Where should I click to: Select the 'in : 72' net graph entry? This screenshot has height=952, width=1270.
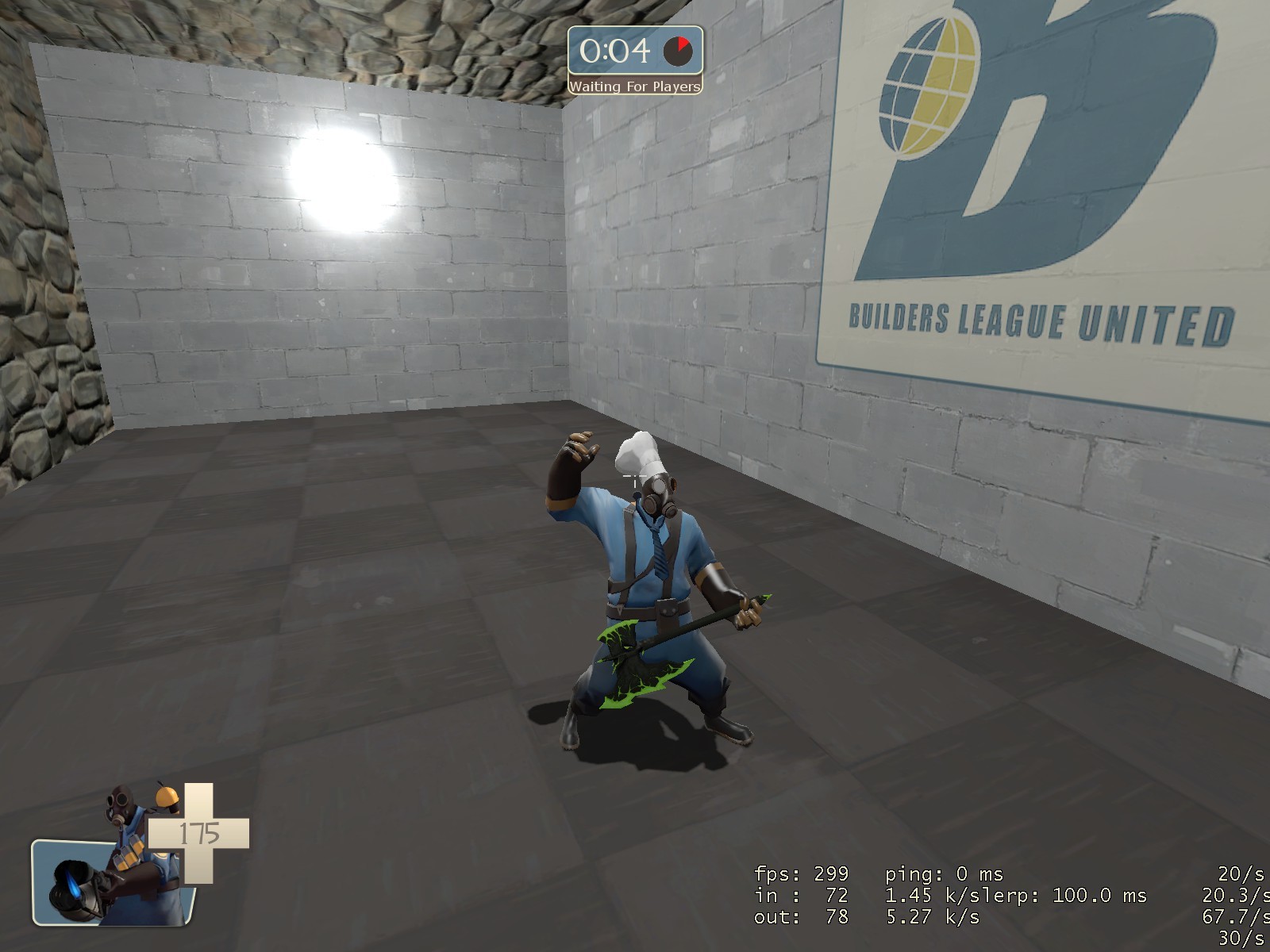click(798, 896)
